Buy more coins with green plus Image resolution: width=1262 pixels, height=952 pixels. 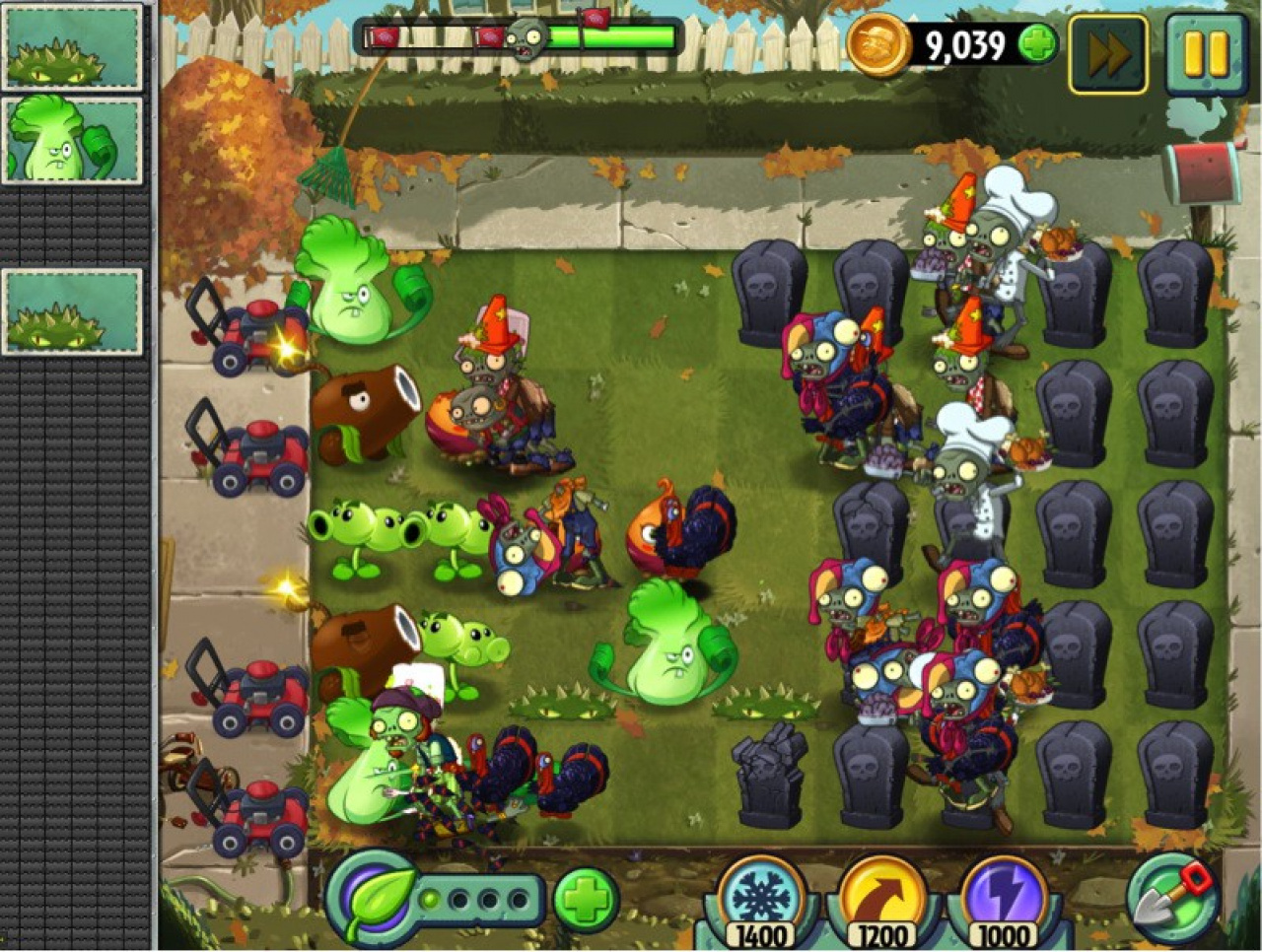(x=1037, y=44)
